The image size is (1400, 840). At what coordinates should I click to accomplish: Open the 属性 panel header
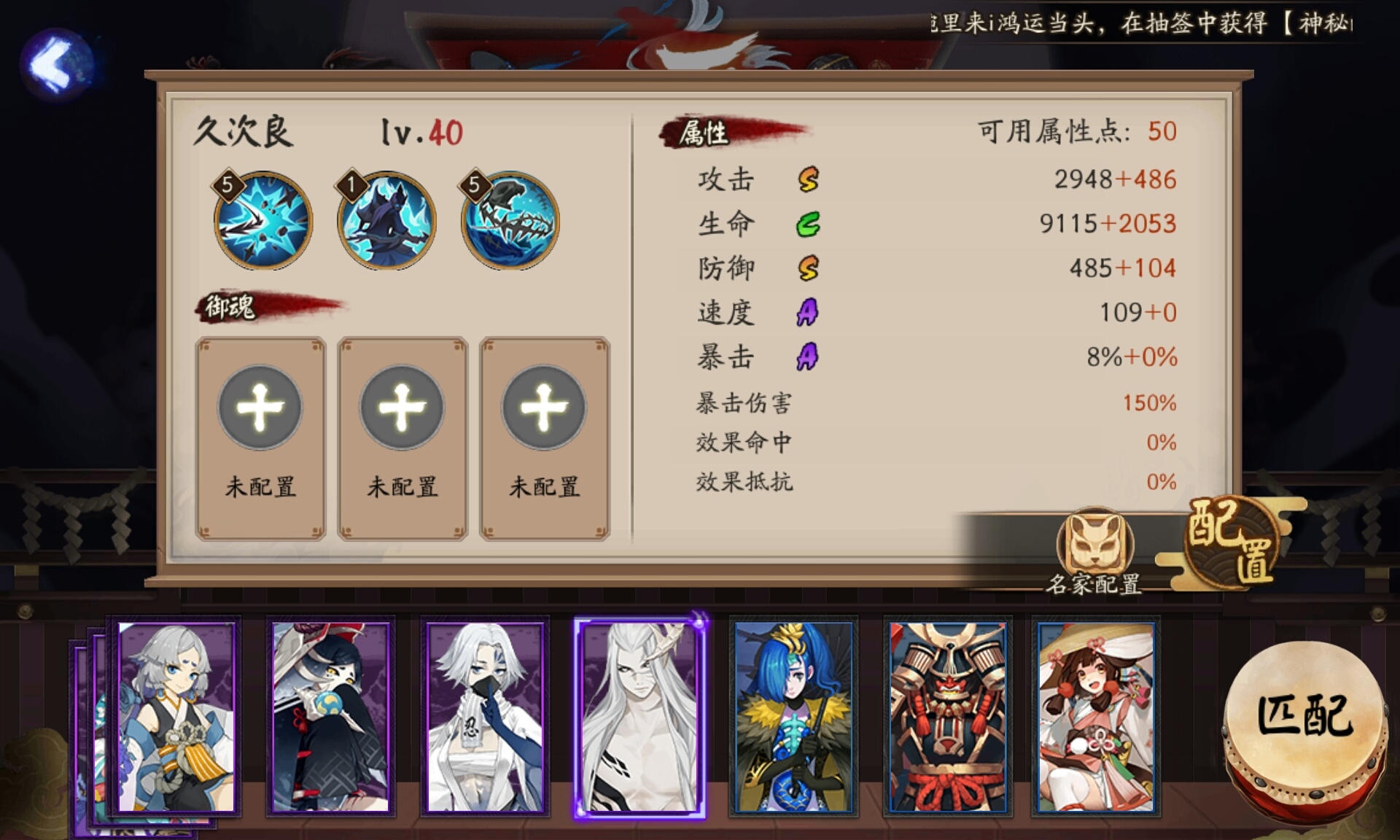(x=704, y=133)
